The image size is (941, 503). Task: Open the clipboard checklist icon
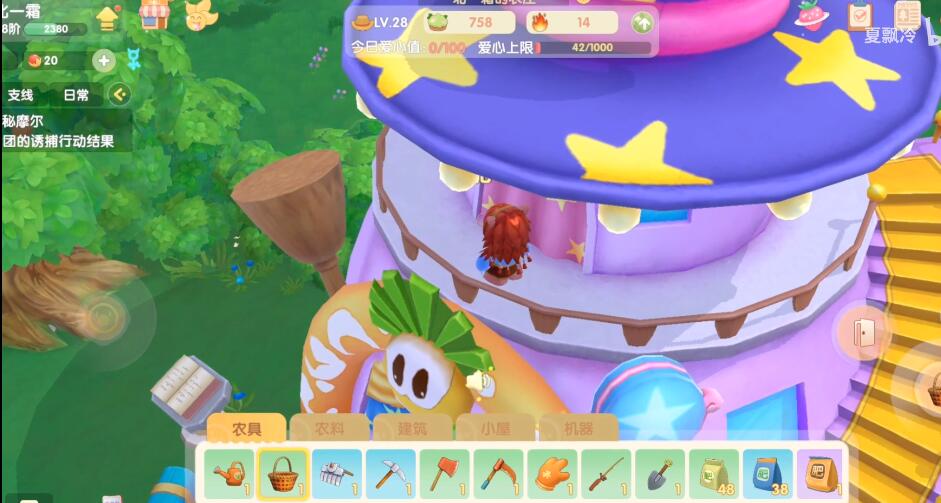coord(859,15)
